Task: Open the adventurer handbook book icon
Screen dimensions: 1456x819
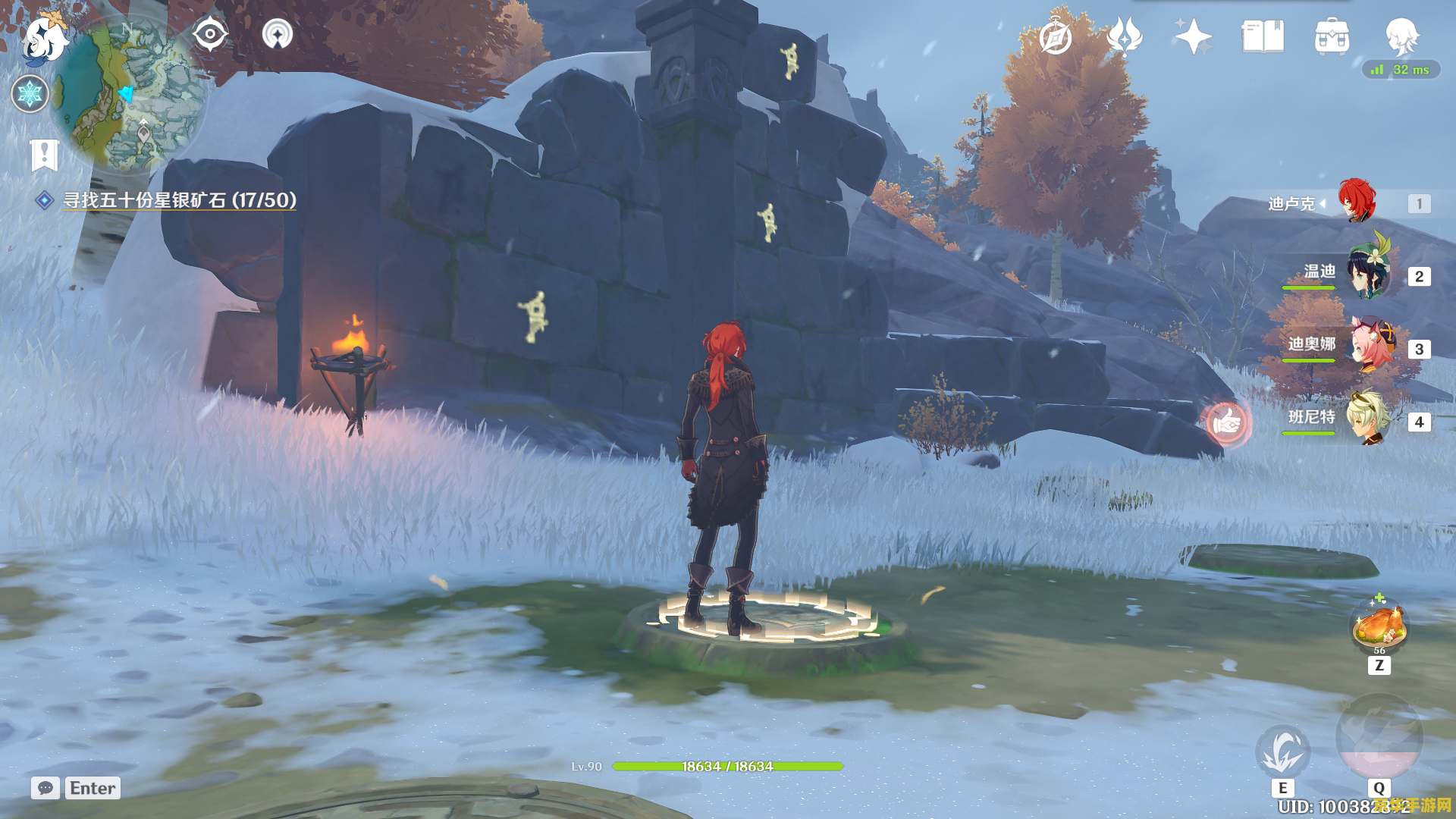Action: click(x=1263, y=36)
